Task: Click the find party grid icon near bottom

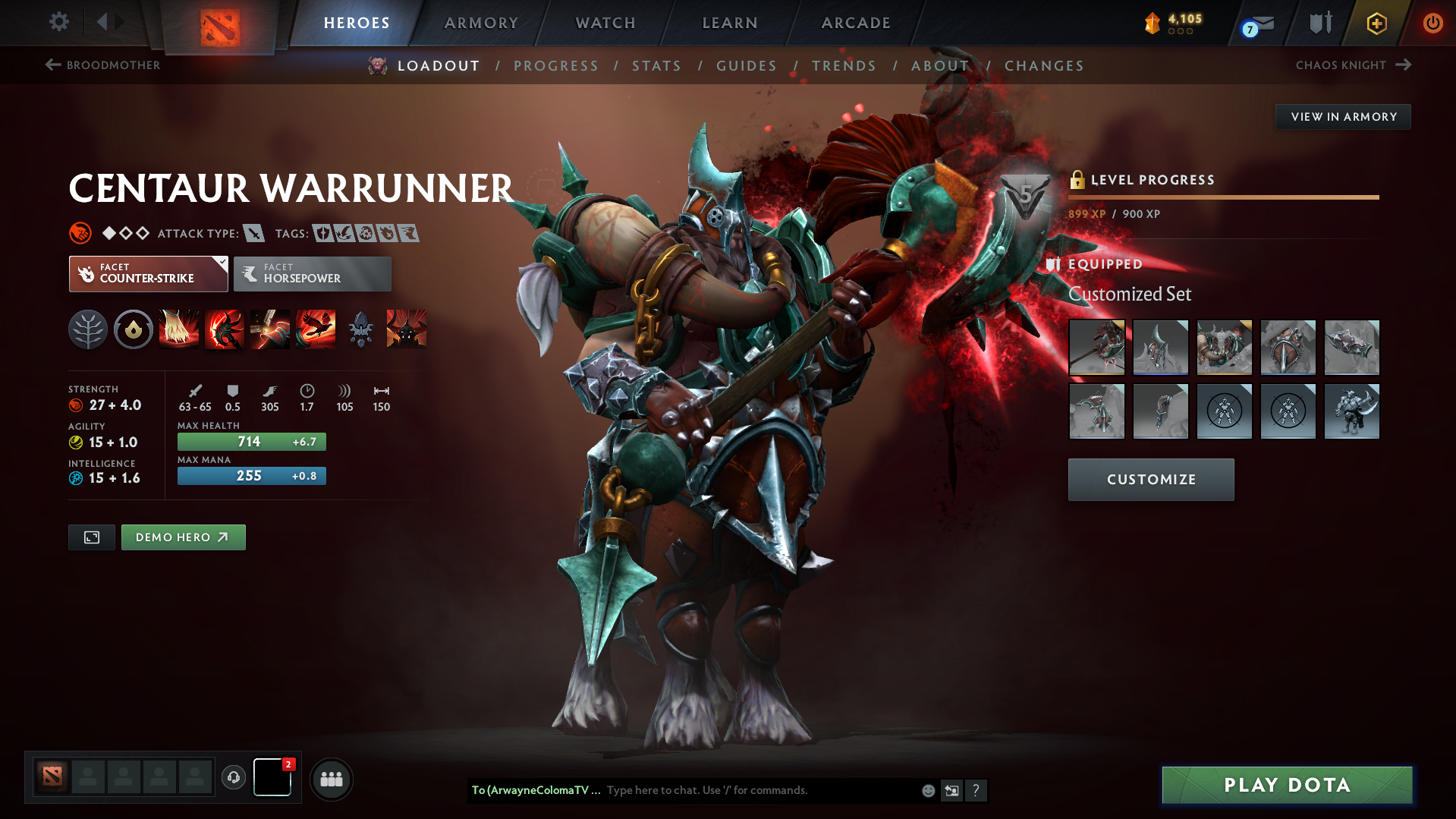Action: pos(332,779)
